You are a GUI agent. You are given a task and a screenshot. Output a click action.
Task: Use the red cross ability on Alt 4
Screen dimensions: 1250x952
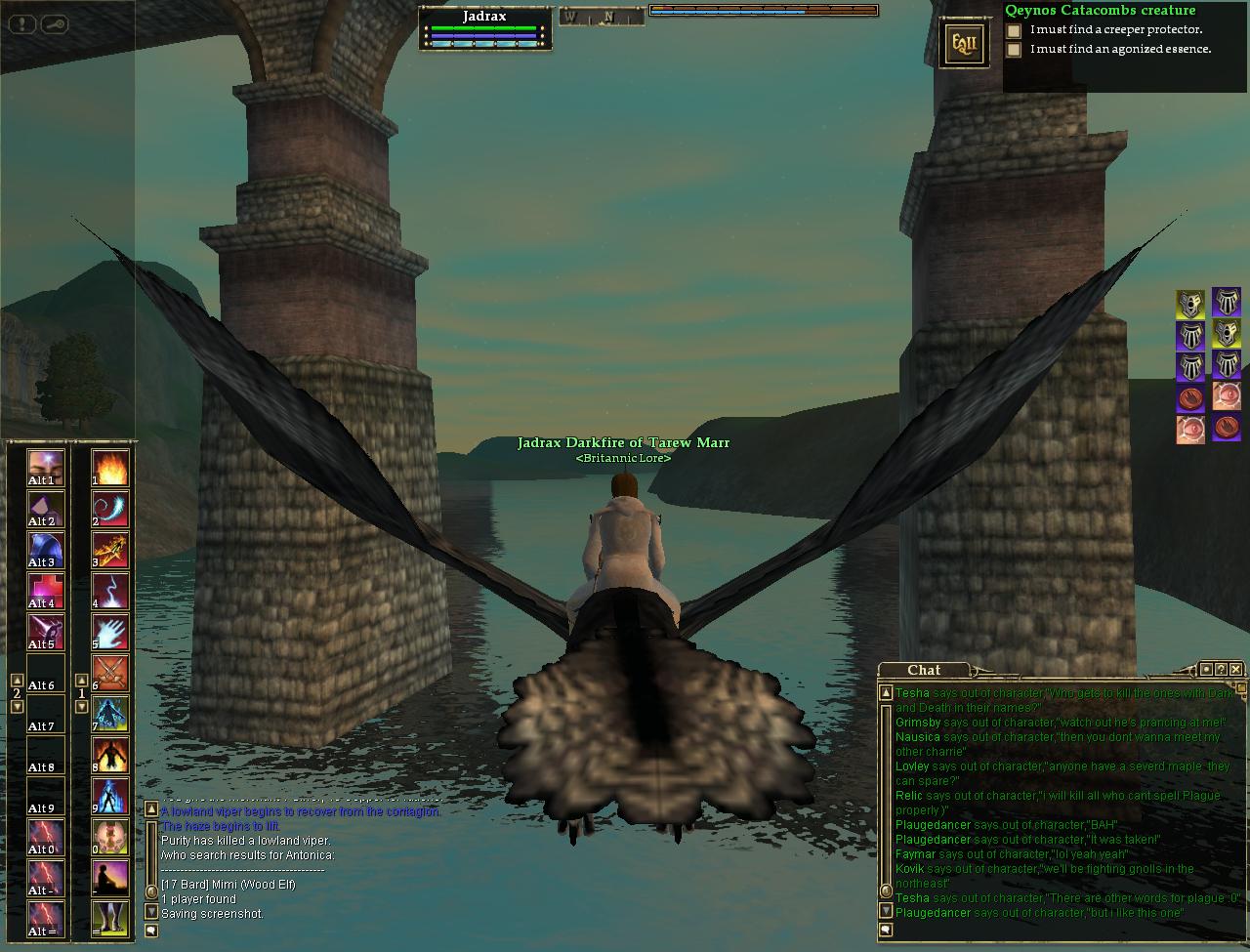(x=46, y=591)
